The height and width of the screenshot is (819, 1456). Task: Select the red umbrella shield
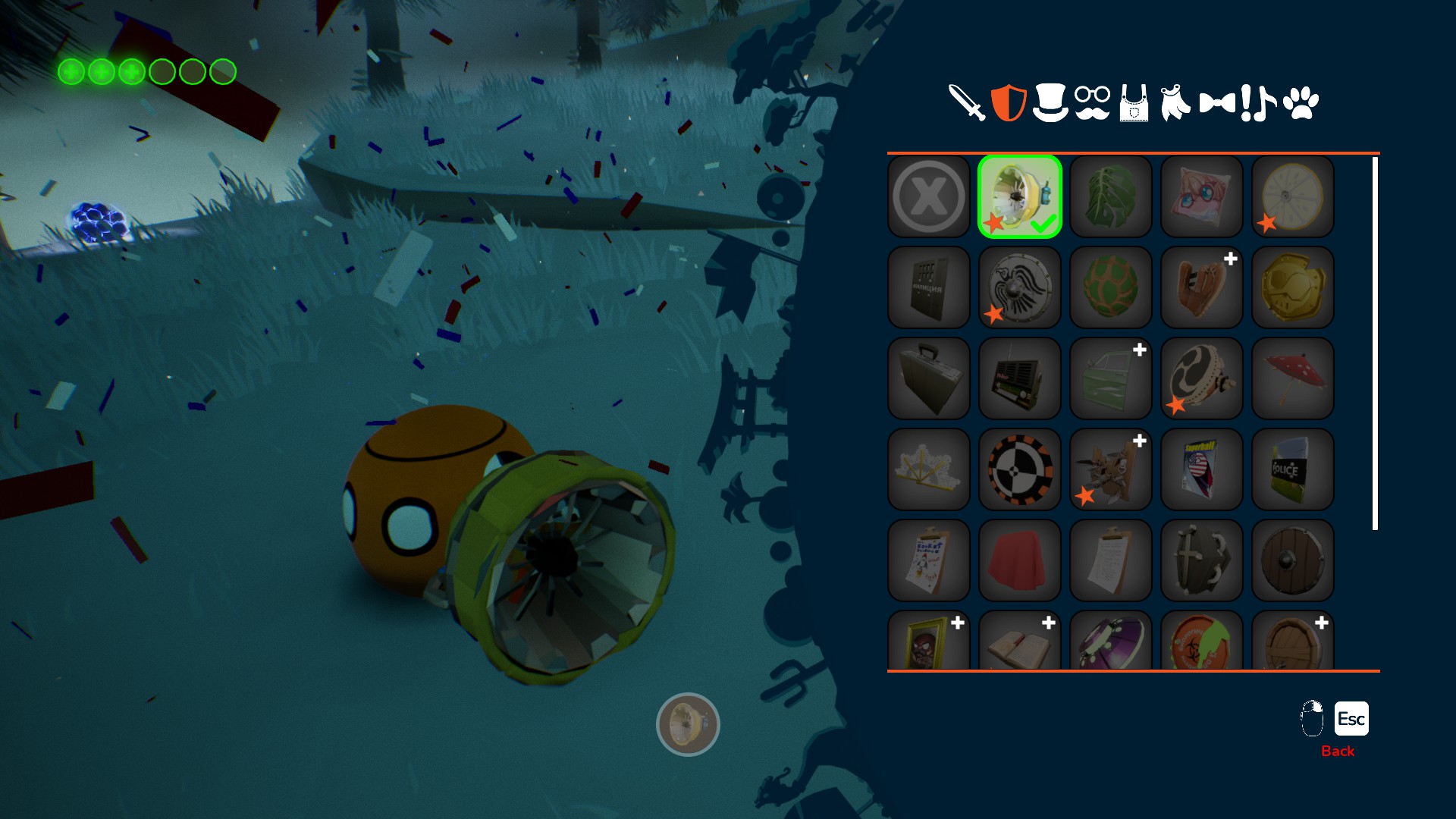(x=1293, y=378)
